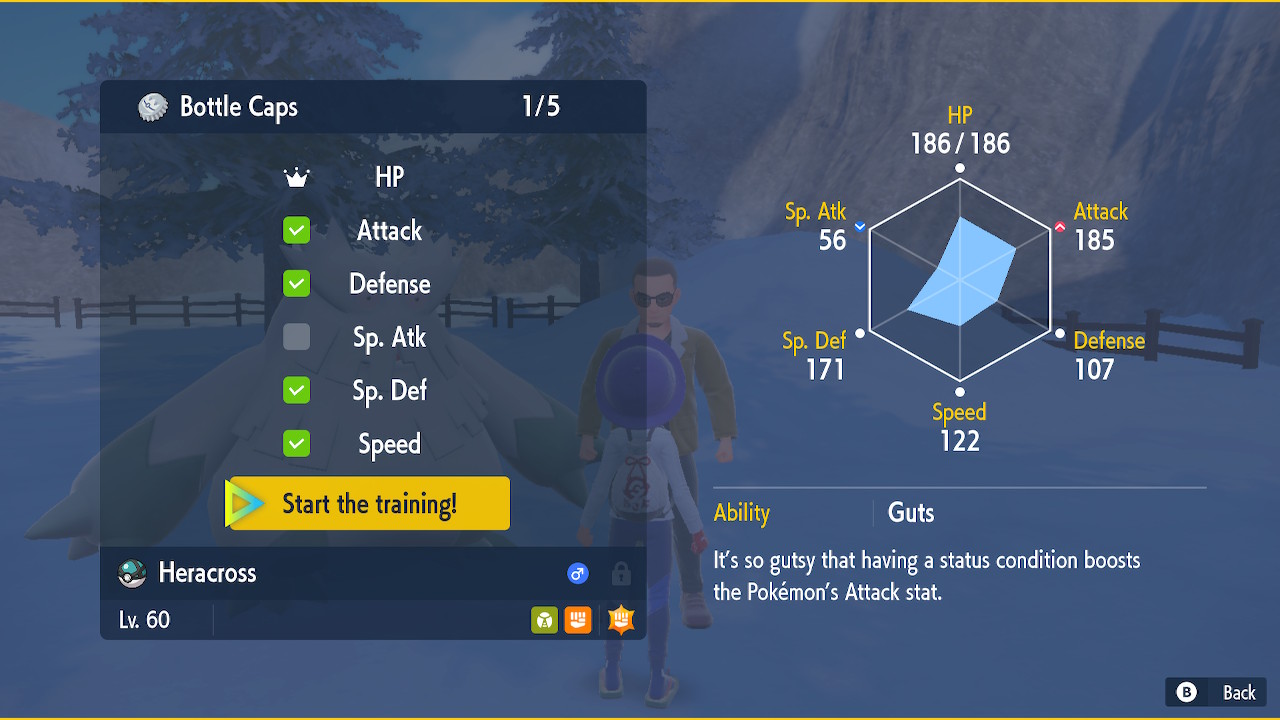The width and height of the screenshot is (1280, 720).
Task: Go back using the Back button
Action: 1216,692
